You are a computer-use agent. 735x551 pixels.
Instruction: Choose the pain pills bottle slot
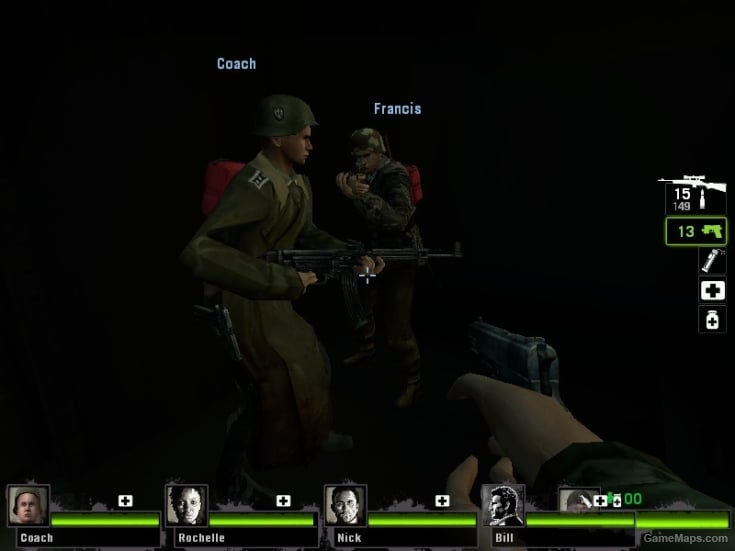711,320
